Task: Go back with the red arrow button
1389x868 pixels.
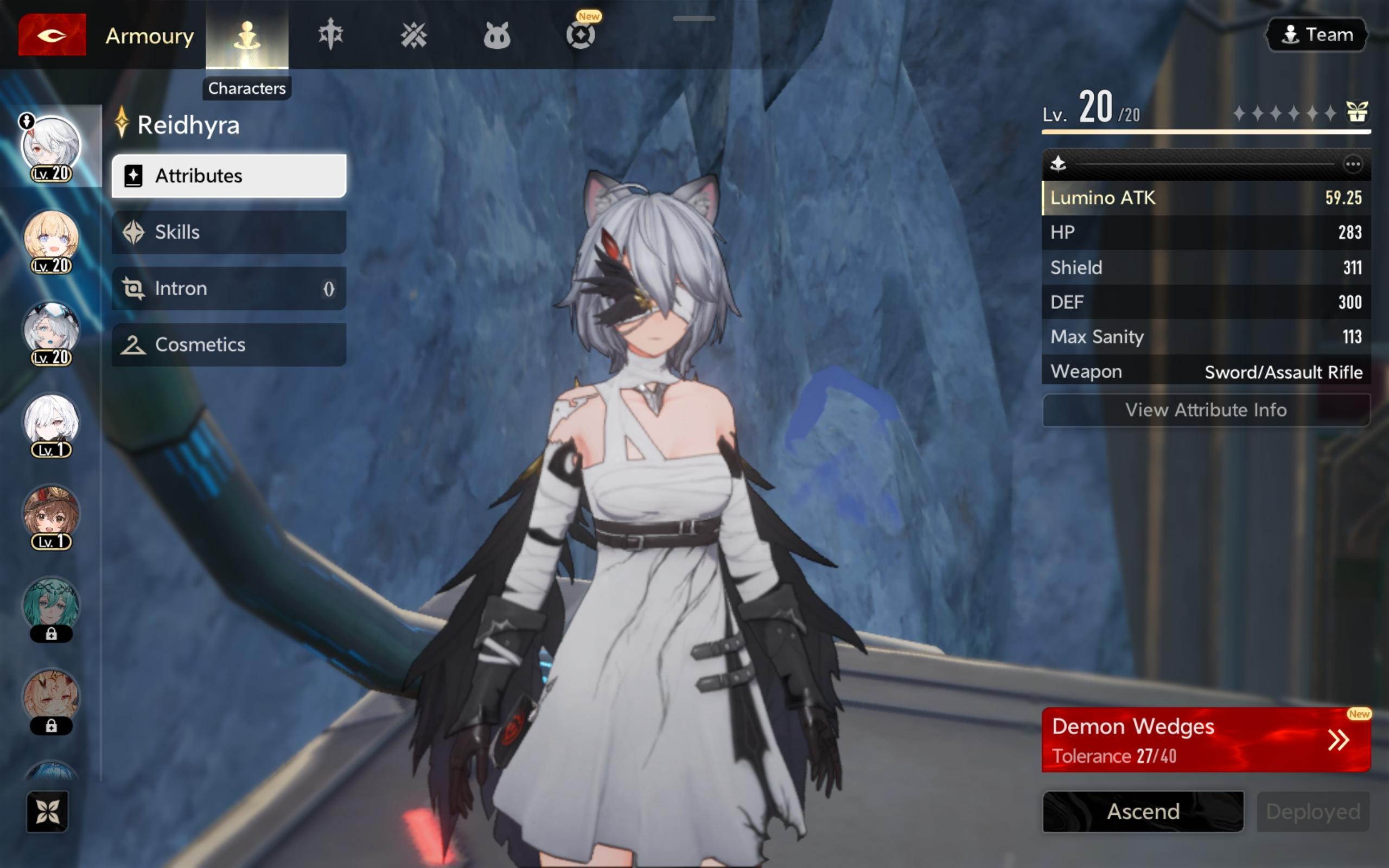Action: click(x=52, y=36)
